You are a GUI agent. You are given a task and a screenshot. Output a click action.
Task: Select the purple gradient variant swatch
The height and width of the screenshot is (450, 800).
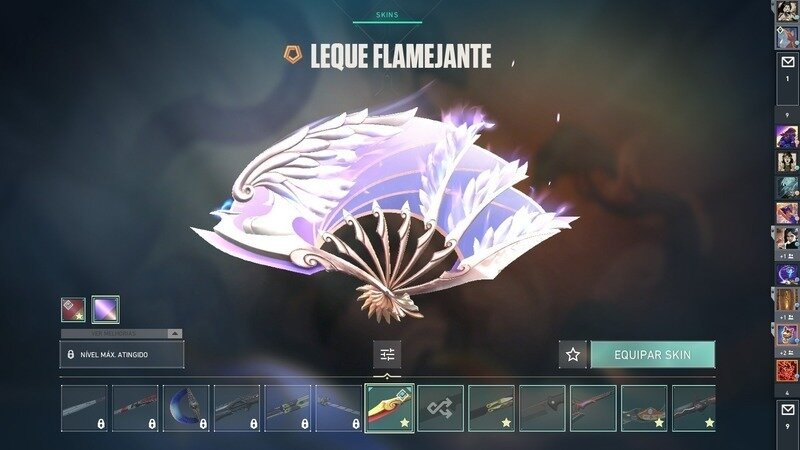106,309
